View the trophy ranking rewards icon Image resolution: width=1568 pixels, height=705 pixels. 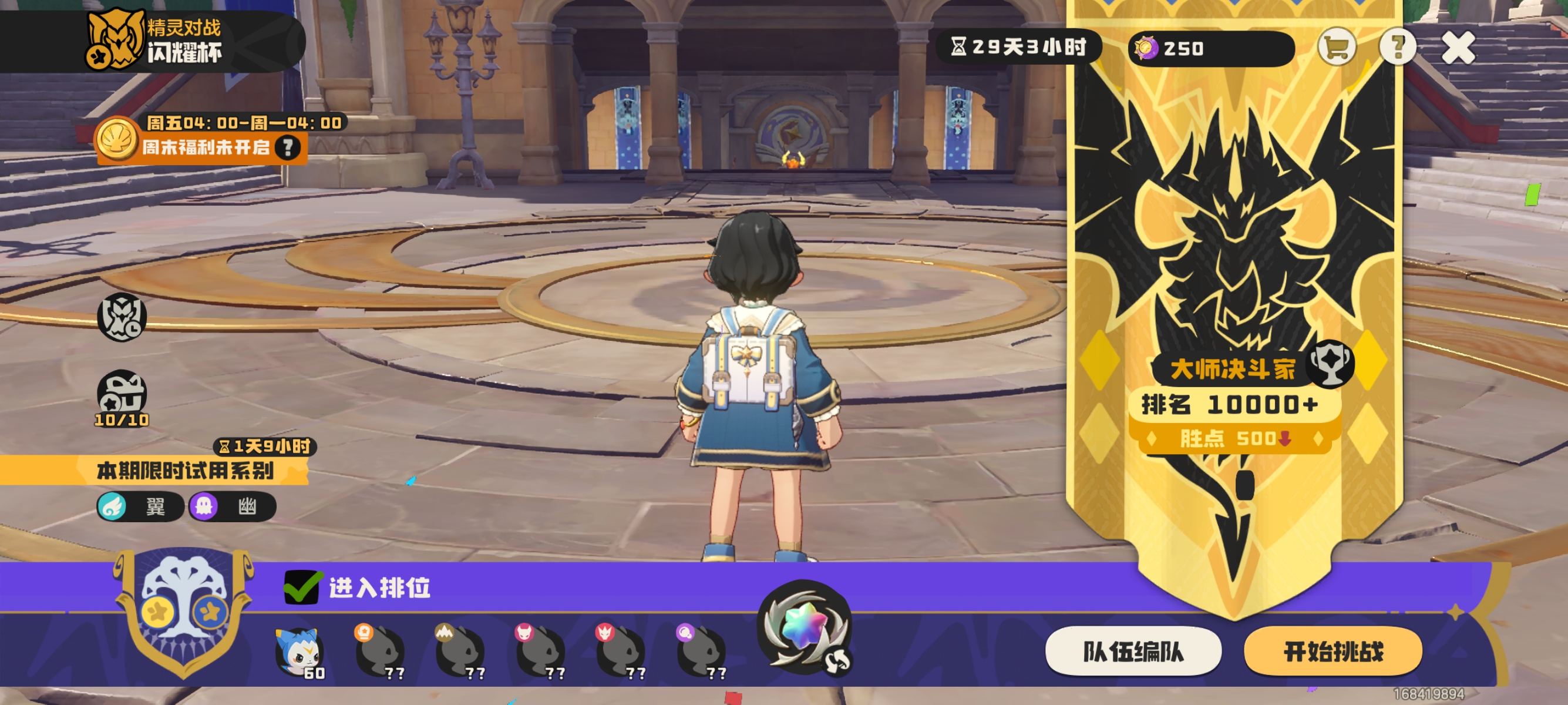pos(1332,364)
